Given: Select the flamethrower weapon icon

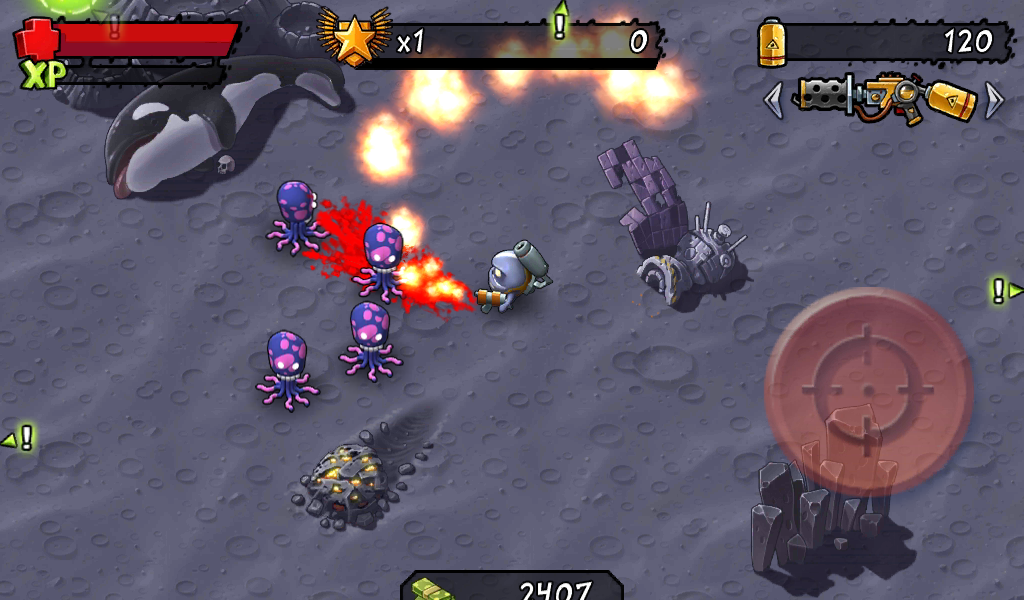Looking at the screenshot, I should pos(884,99).
